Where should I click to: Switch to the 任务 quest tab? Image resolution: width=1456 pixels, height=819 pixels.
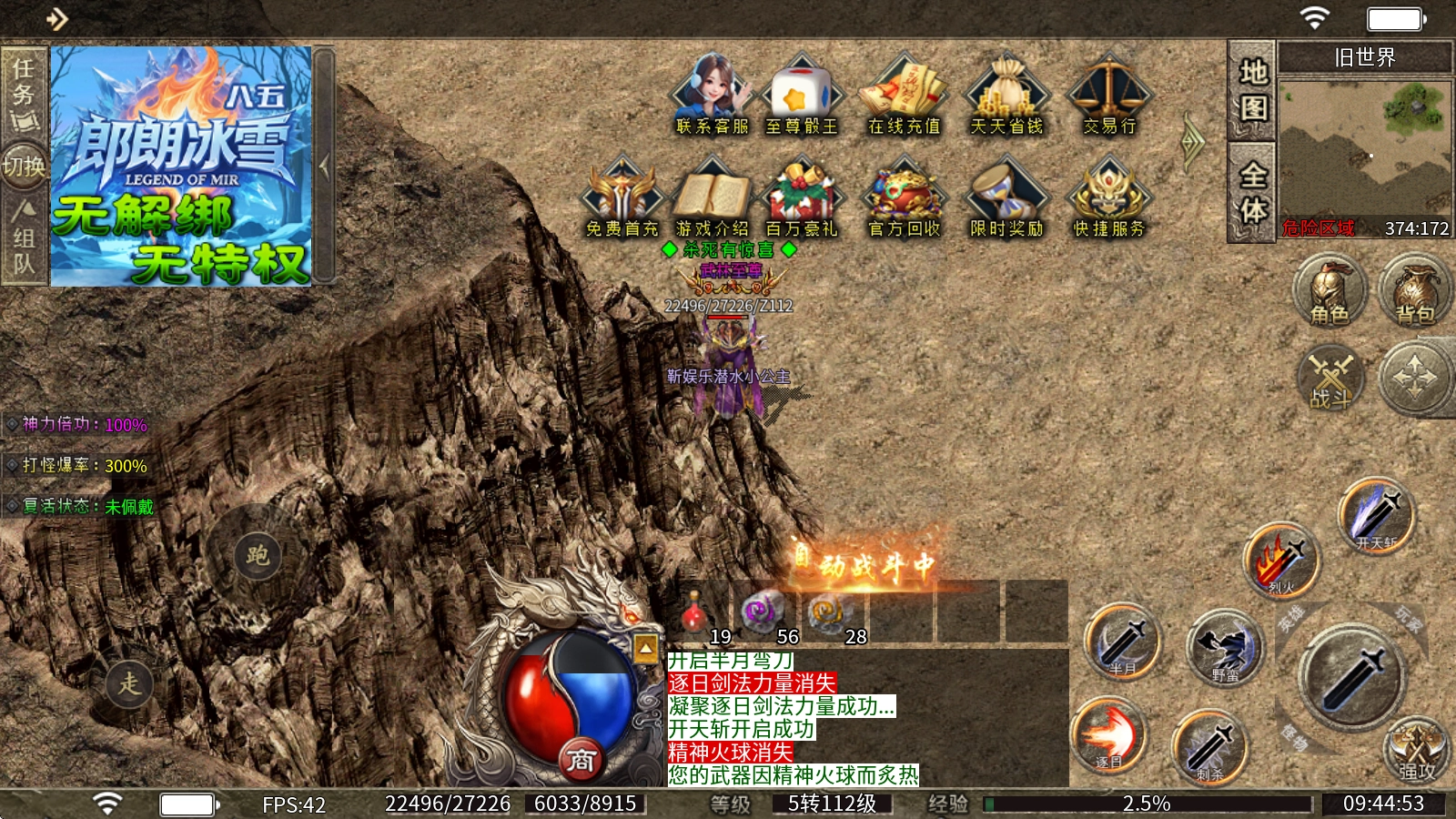coord(24,93)
